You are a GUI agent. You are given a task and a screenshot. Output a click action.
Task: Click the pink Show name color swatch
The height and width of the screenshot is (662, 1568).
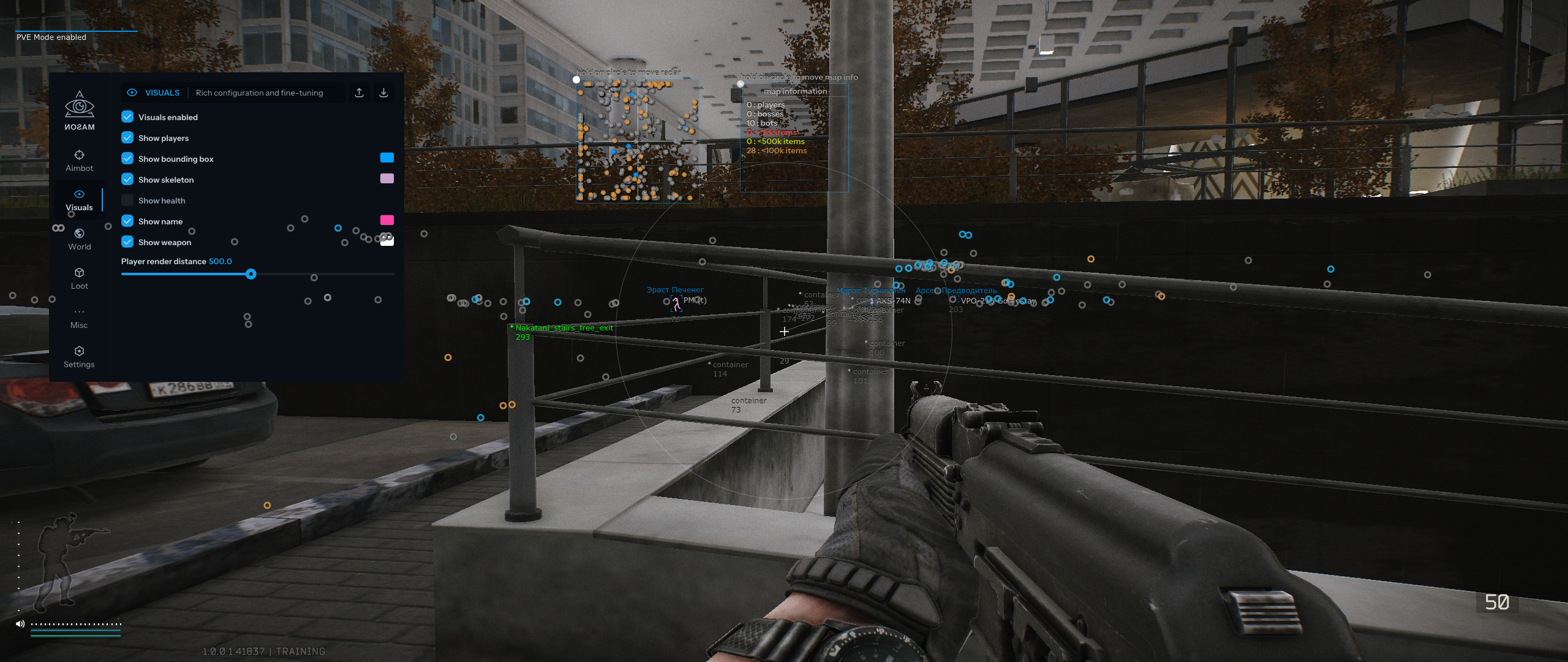(x=386, y=221)
